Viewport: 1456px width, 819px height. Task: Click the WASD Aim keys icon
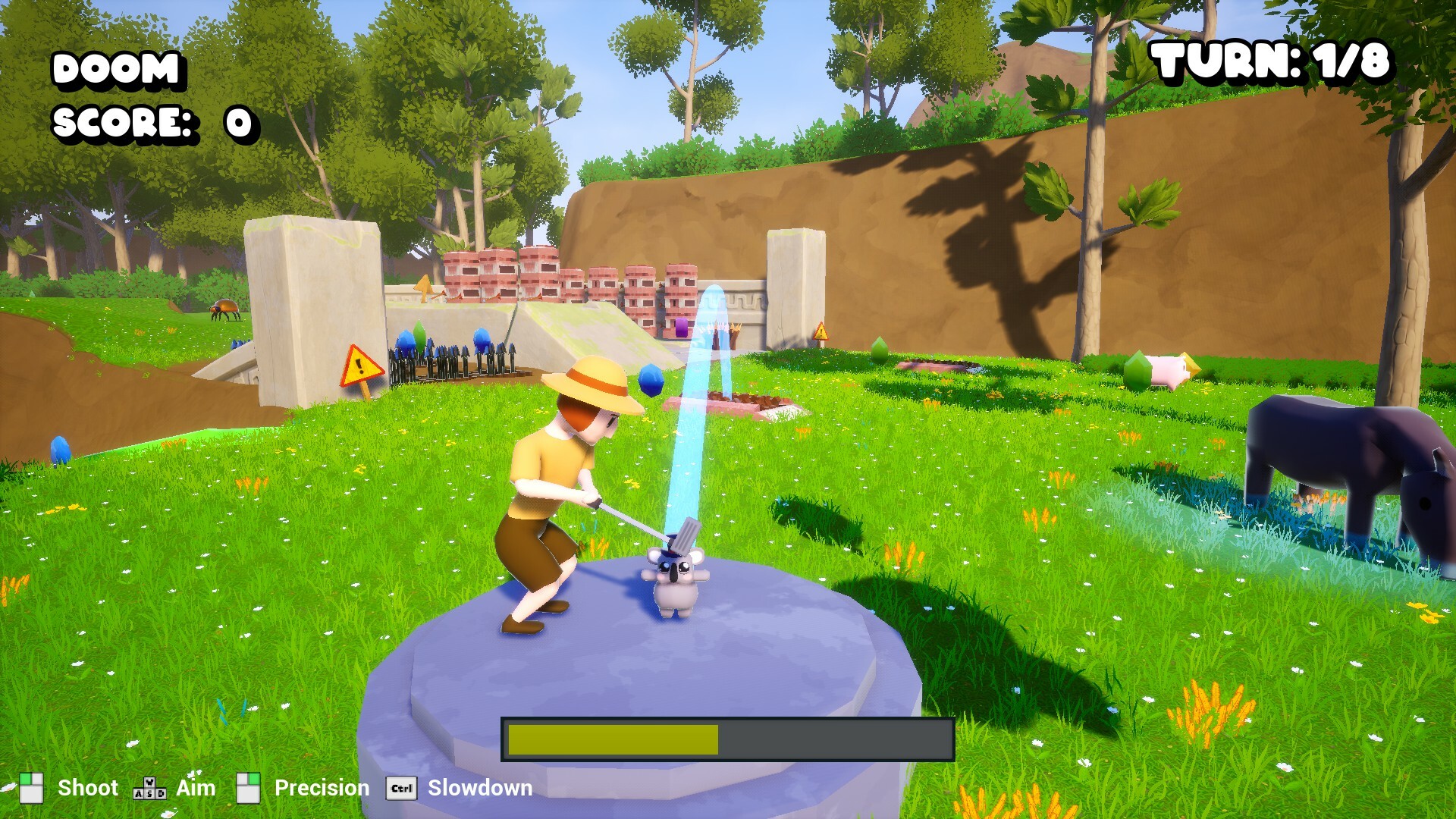(x=149, y=789)
